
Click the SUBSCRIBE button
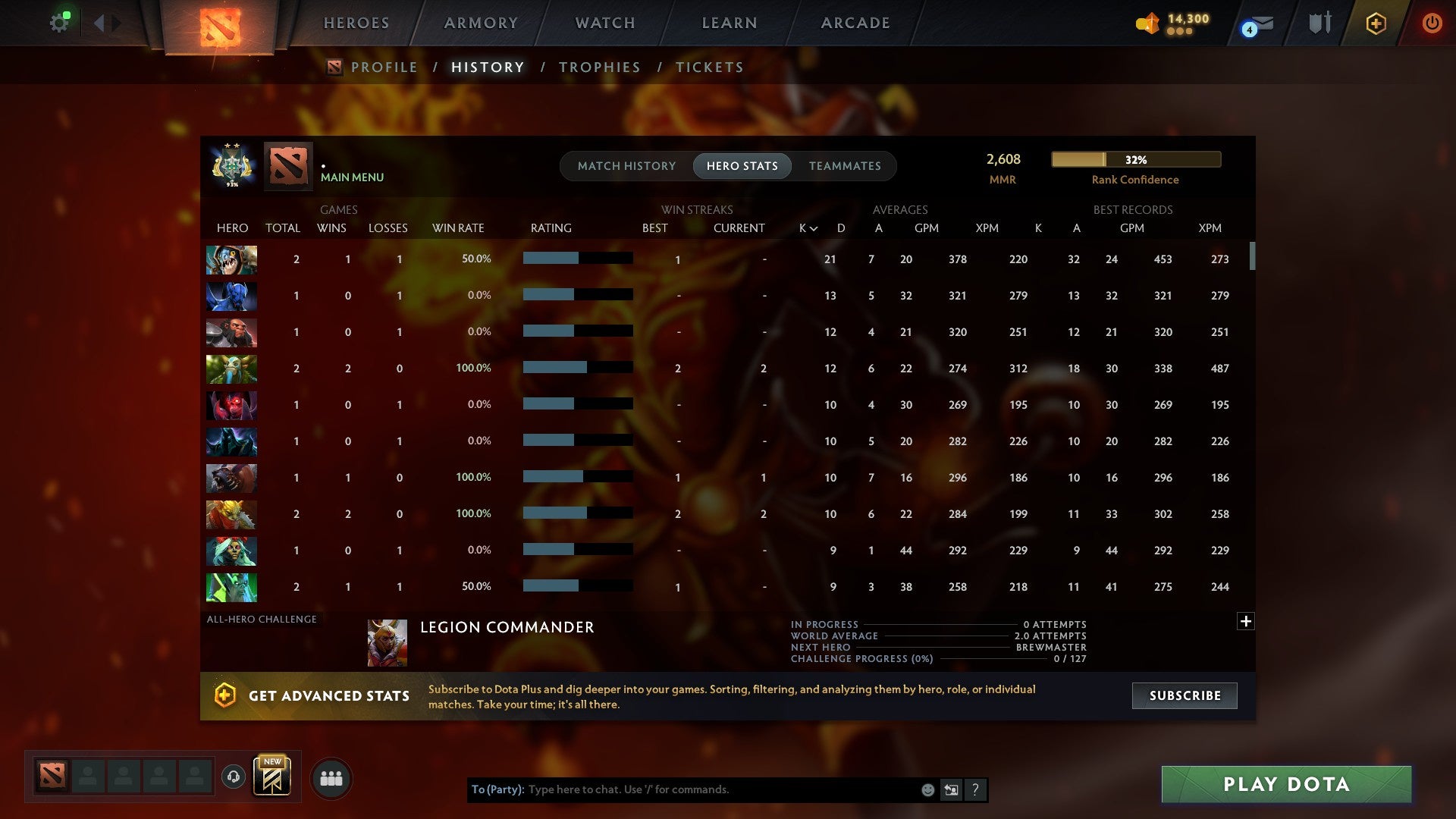pos(1184,695)
